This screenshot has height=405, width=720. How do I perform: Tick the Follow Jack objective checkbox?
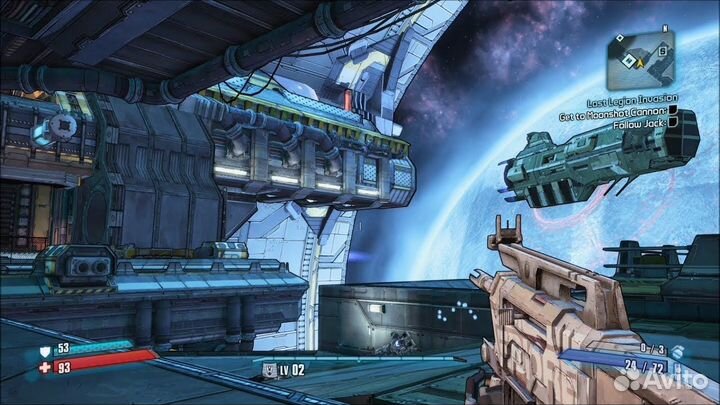point(673,123)
